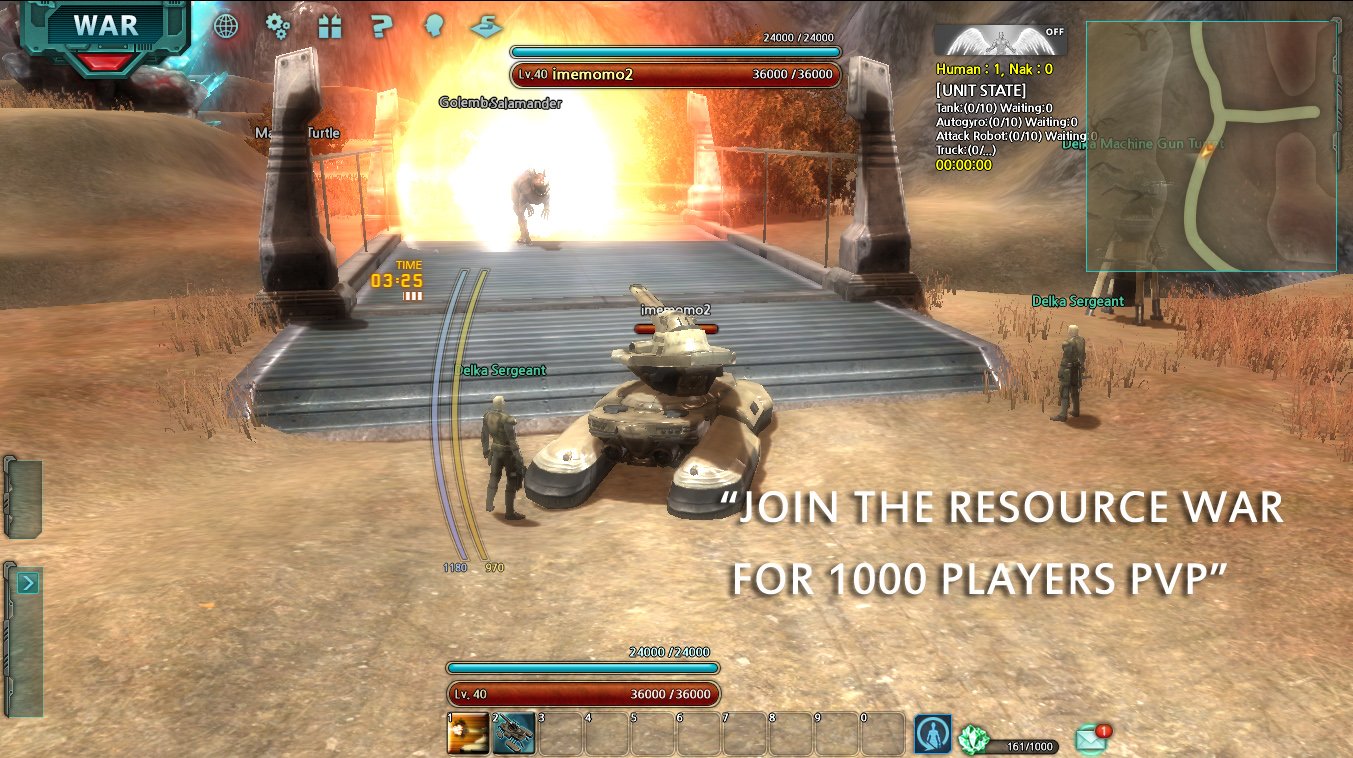Open the world map globe icon
Screen dimensions: 1353x758
pyautogui.click(x=226, y=27)
